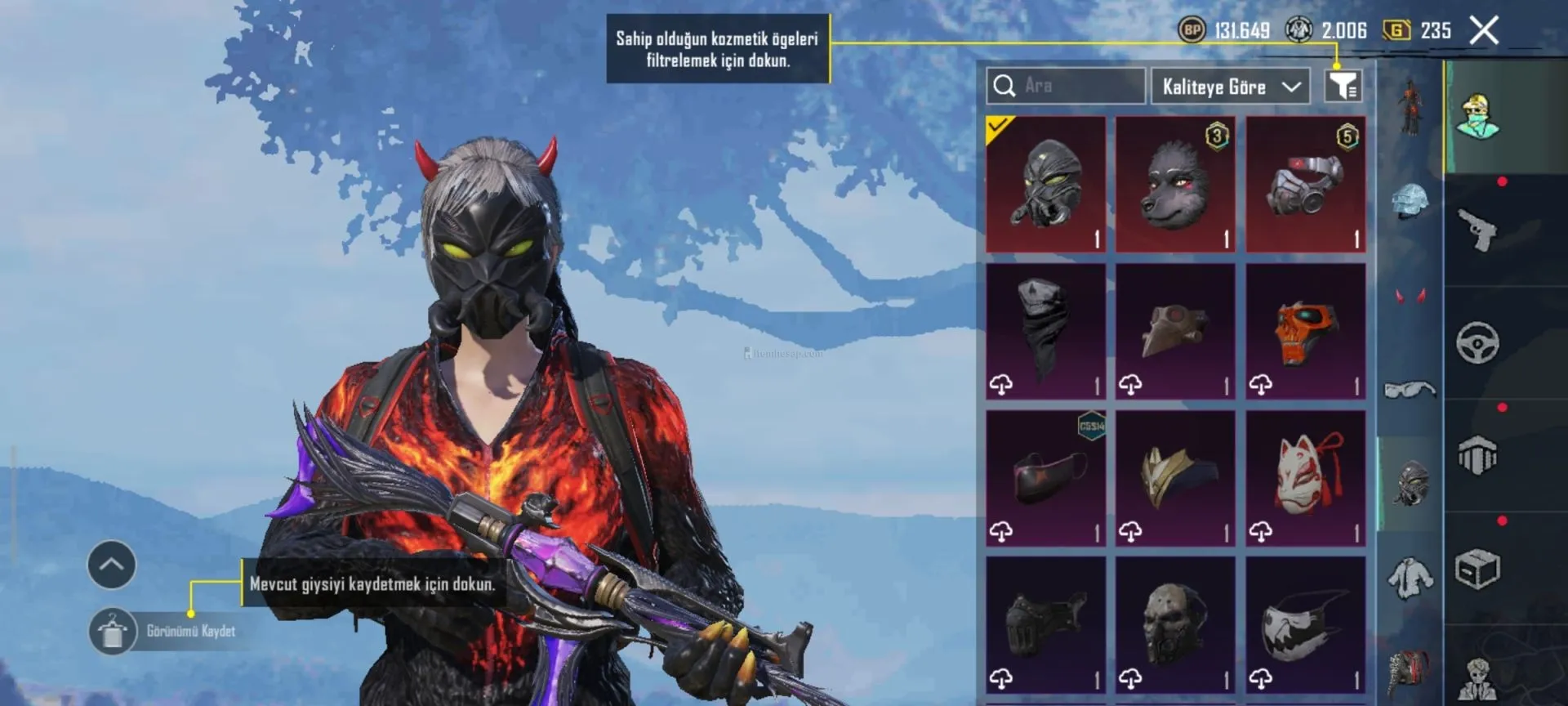Choose the glasses category icon

[x=1410, y=390]
